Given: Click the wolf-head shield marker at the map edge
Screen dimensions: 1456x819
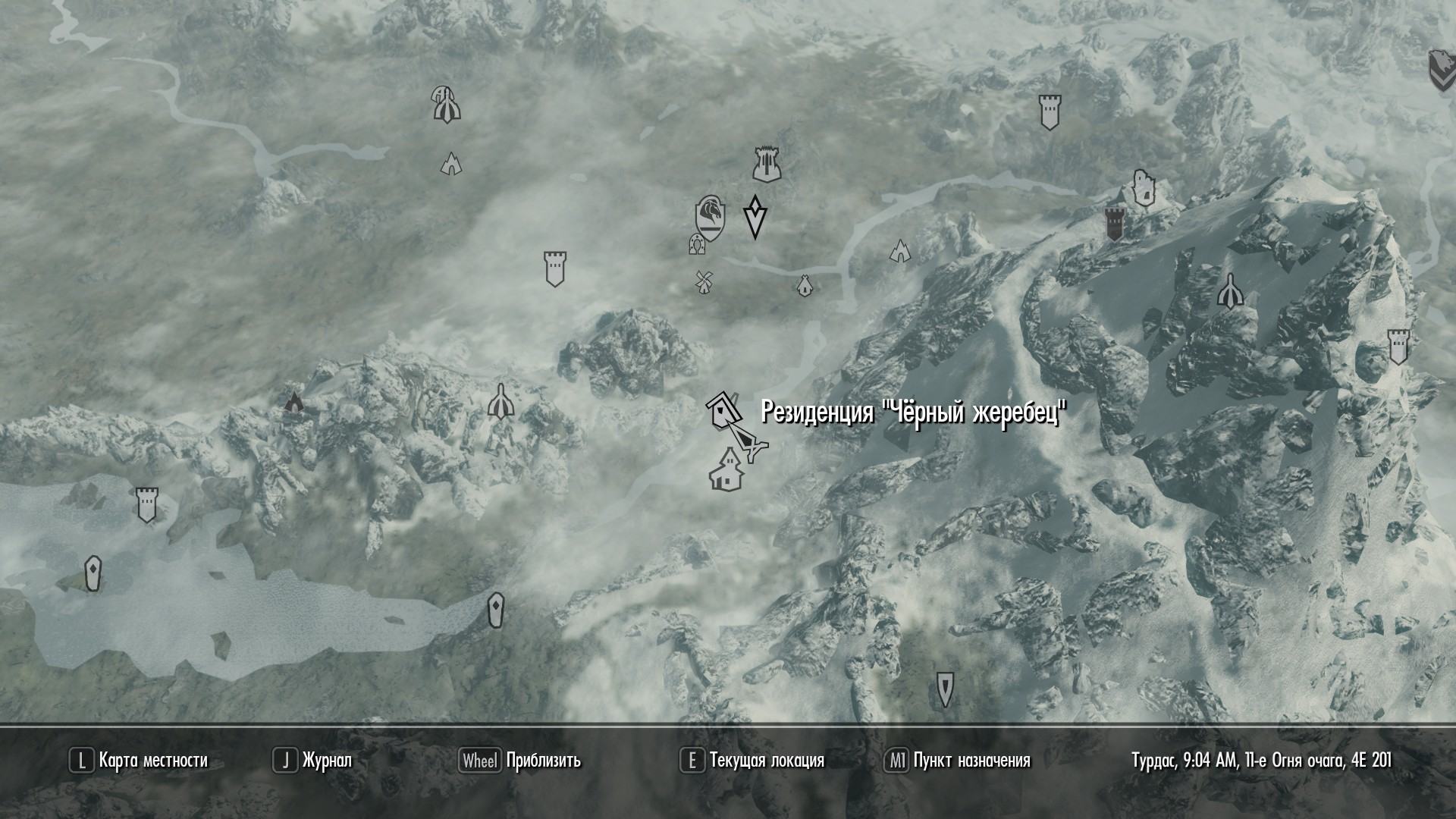Looking at the screenshot, I should click(x=1441, y=71).
